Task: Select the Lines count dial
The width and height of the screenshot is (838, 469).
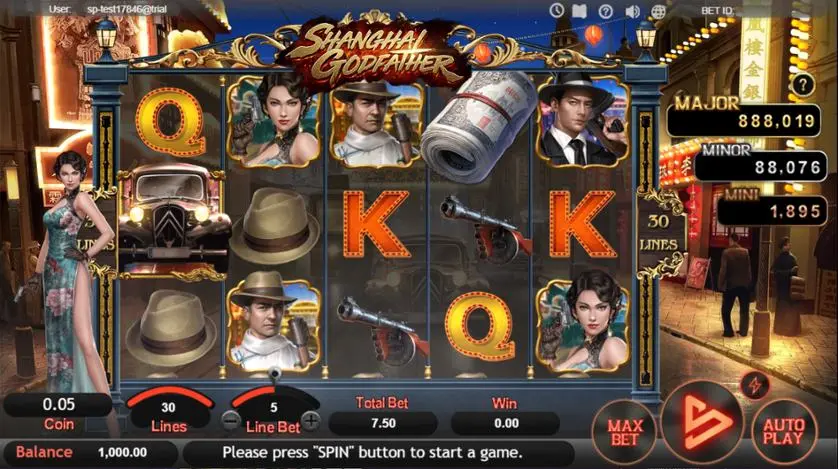Action: (x=168, y=412)
